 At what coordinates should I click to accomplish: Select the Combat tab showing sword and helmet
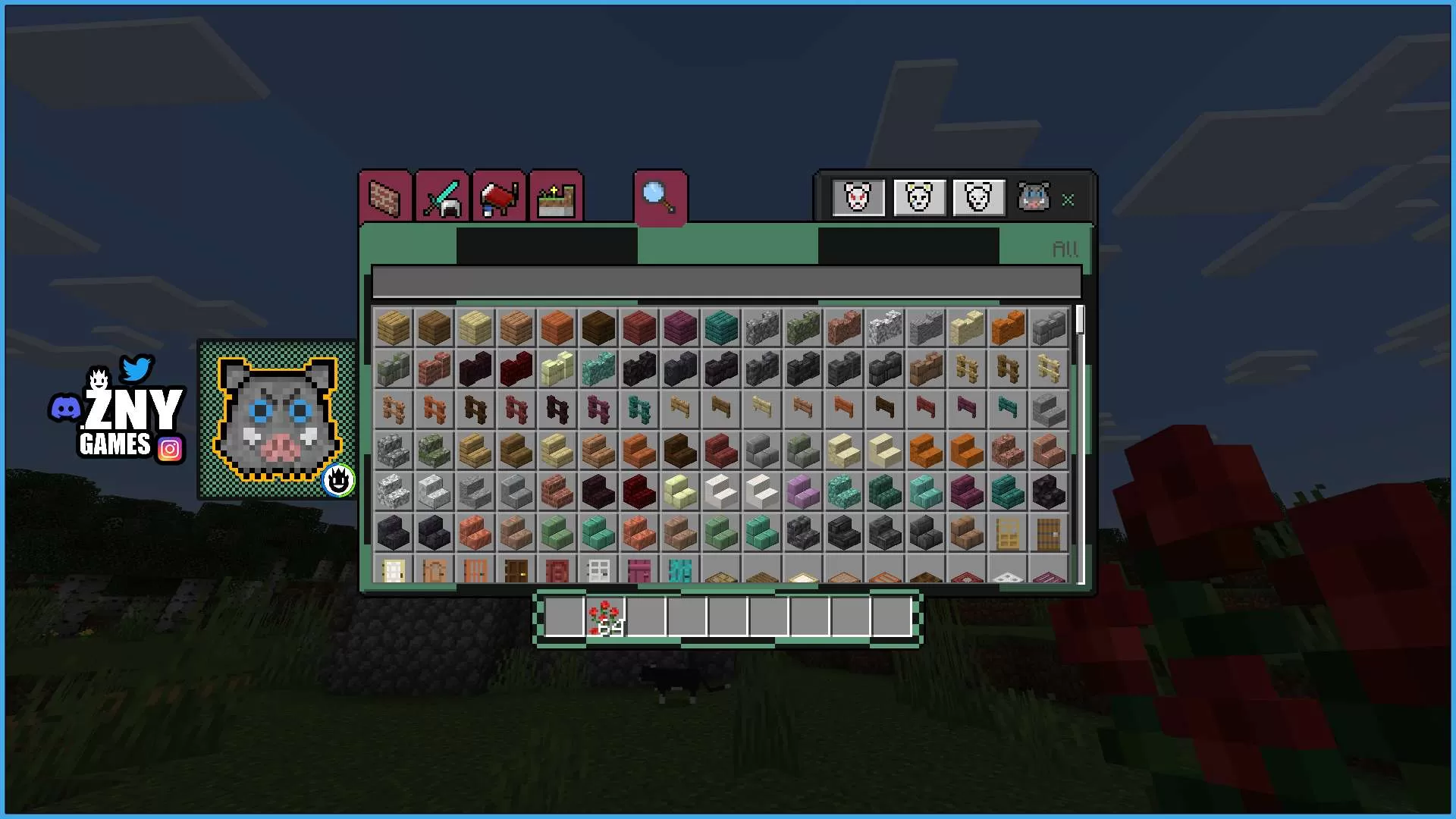(443, 197)
